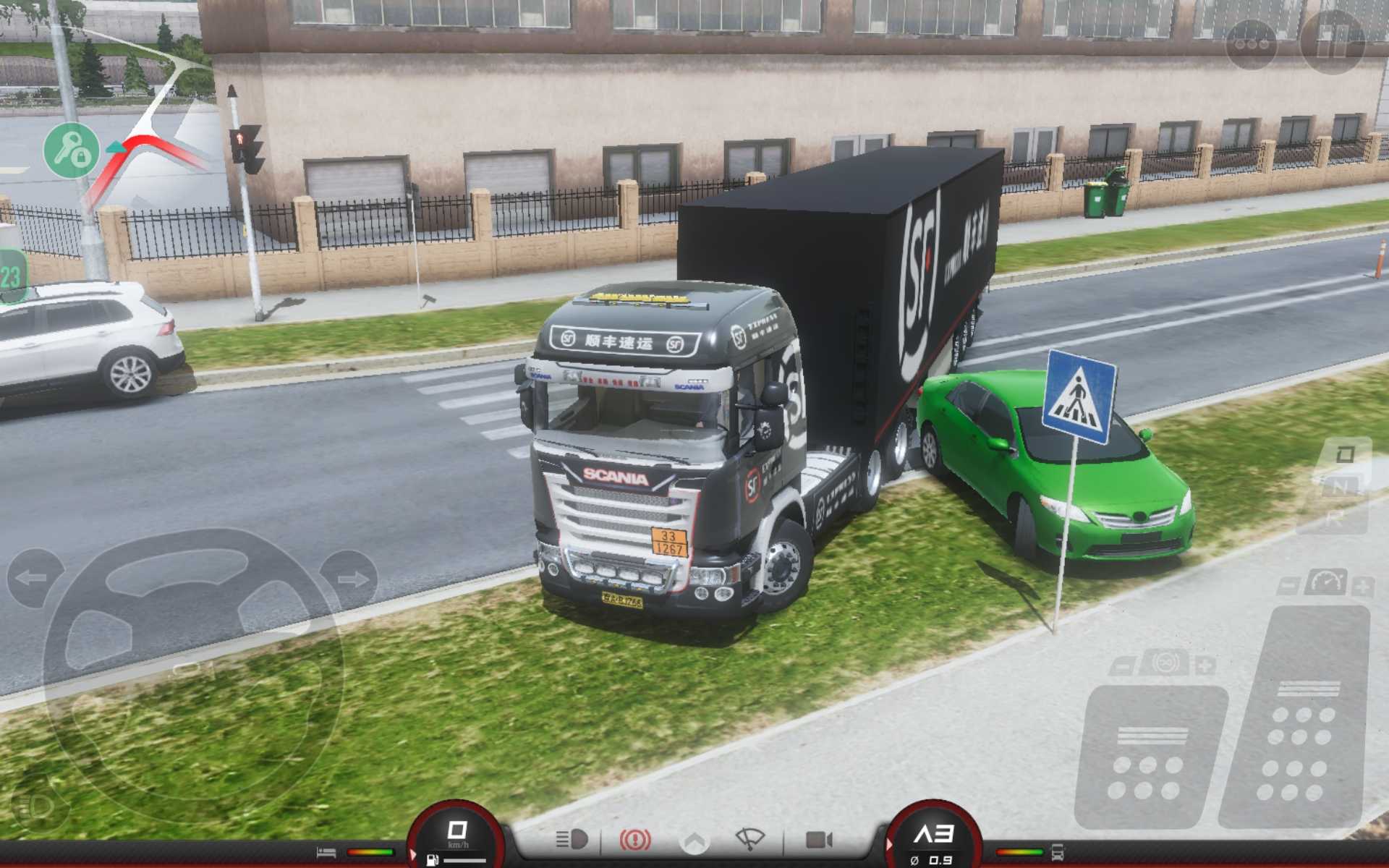The width and height of the screenshot is (1389, 868).
Task: Toggle the headlights icon
Action: pos(572,839)
